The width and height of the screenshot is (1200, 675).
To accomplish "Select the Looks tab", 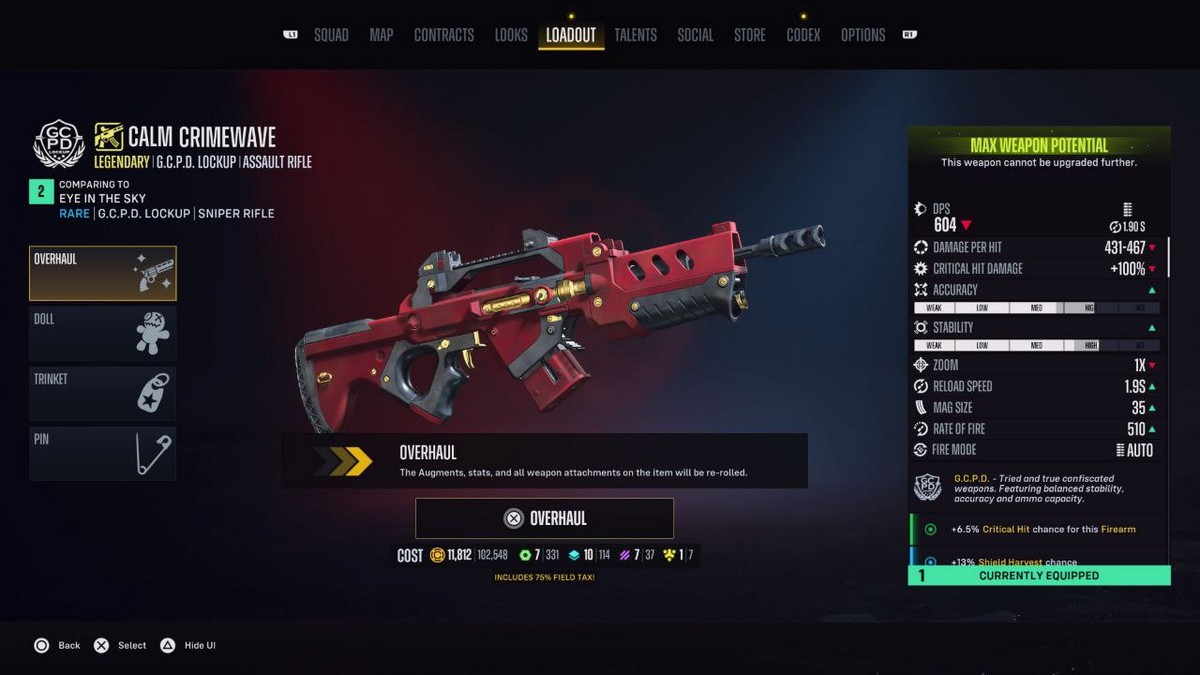I will pos(511,35).
